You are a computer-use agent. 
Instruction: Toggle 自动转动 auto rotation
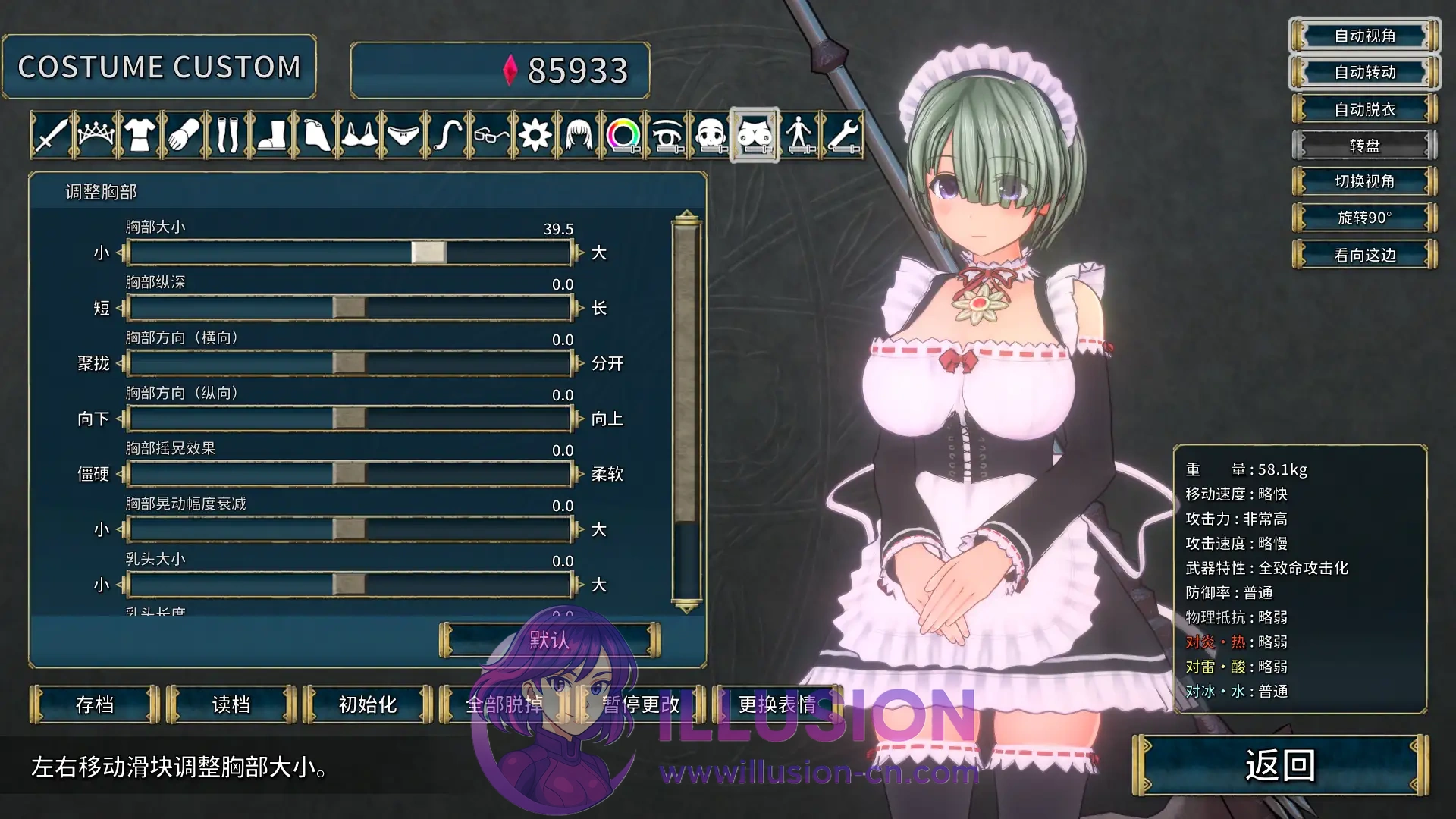(1364, 72)
